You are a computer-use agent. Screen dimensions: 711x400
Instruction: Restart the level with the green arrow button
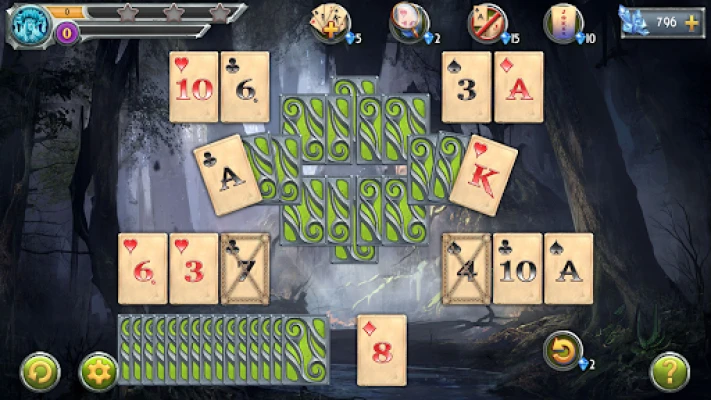pyautogui.click(x=40, y=371)
